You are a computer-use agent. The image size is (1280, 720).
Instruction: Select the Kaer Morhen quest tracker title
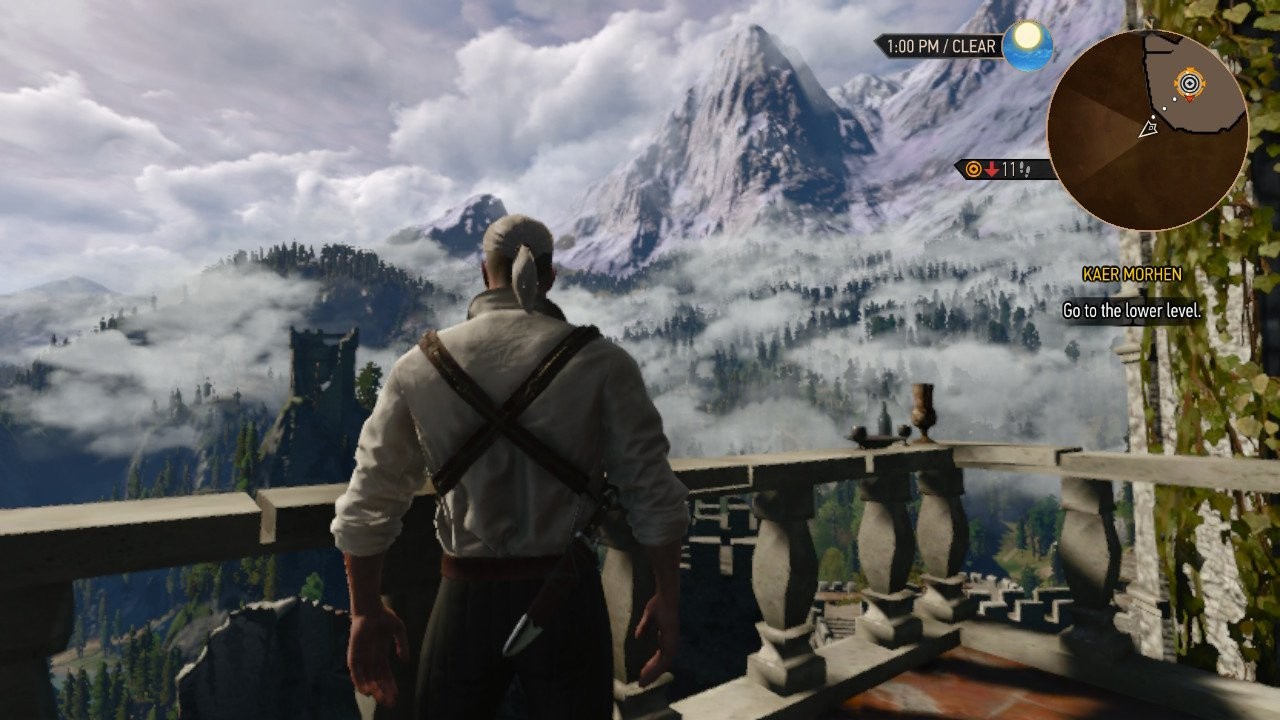coord(1131,274)
